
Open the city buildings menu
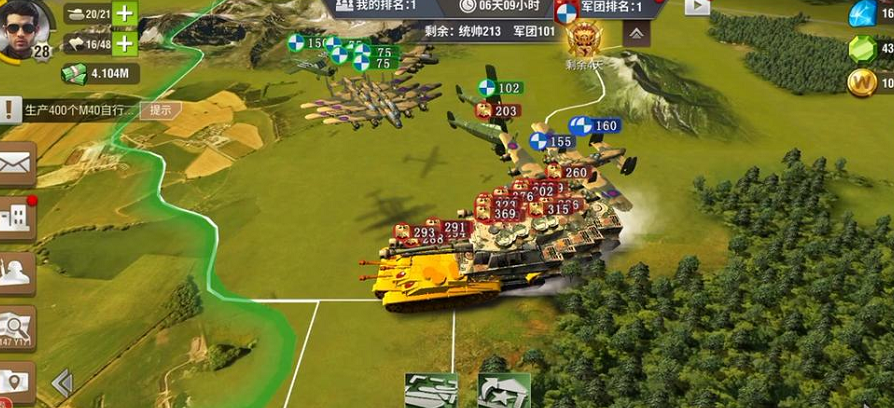16,218
